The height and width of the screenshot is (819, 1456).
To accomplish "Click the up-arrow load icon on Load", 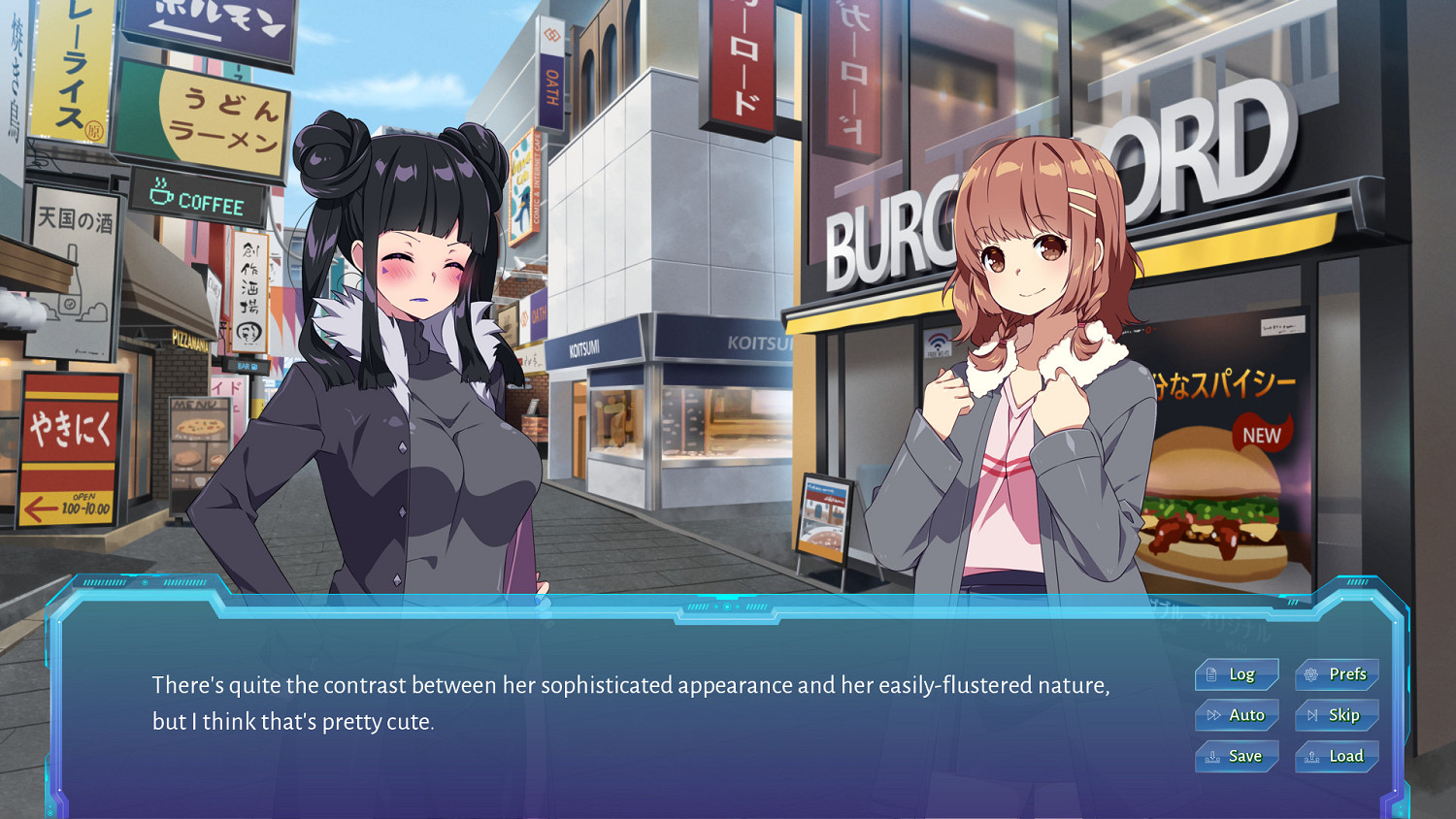I will pyautogui.click(x=1311, y=755).
